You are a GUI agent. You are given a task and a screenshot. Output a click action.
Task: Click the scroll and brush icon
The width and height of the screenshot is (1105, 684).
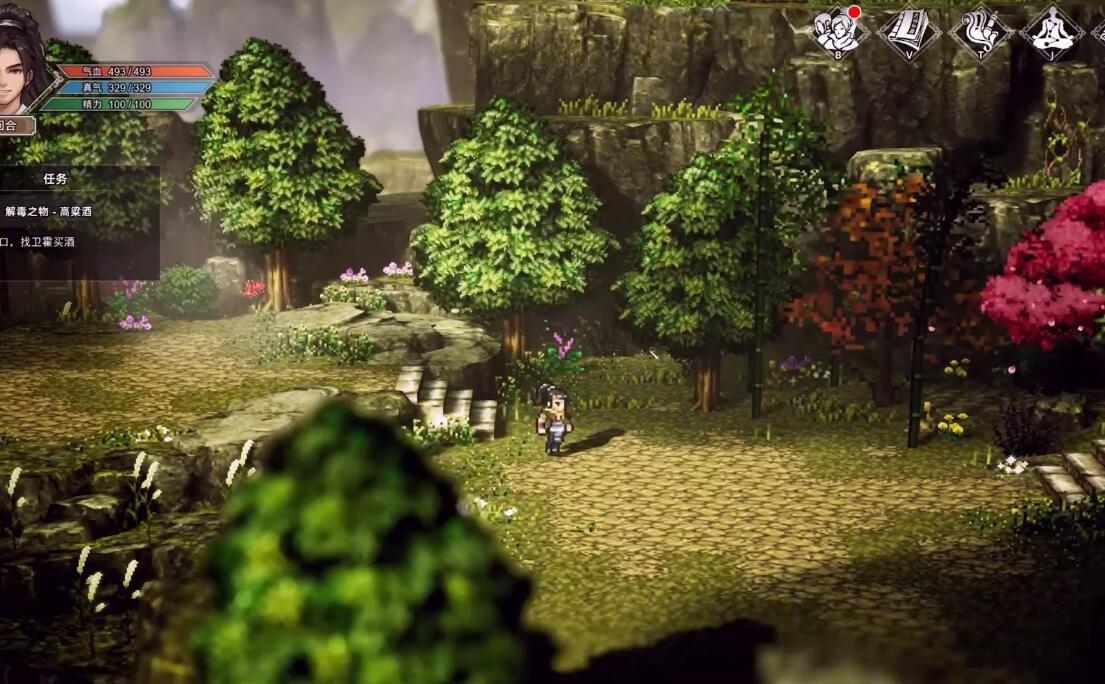click(980, 32)
